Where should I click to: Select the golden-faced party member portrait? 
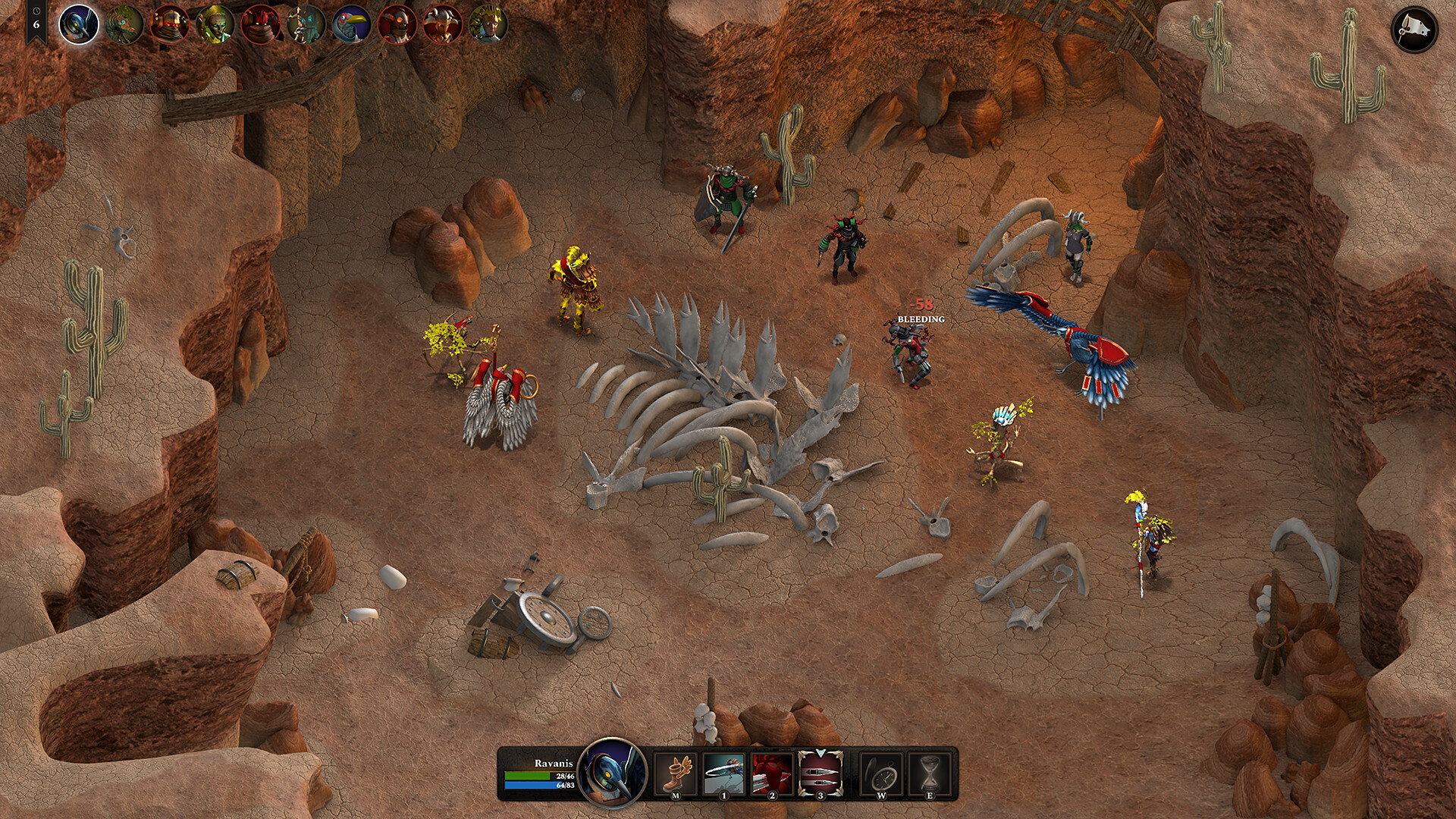[213, 23]
